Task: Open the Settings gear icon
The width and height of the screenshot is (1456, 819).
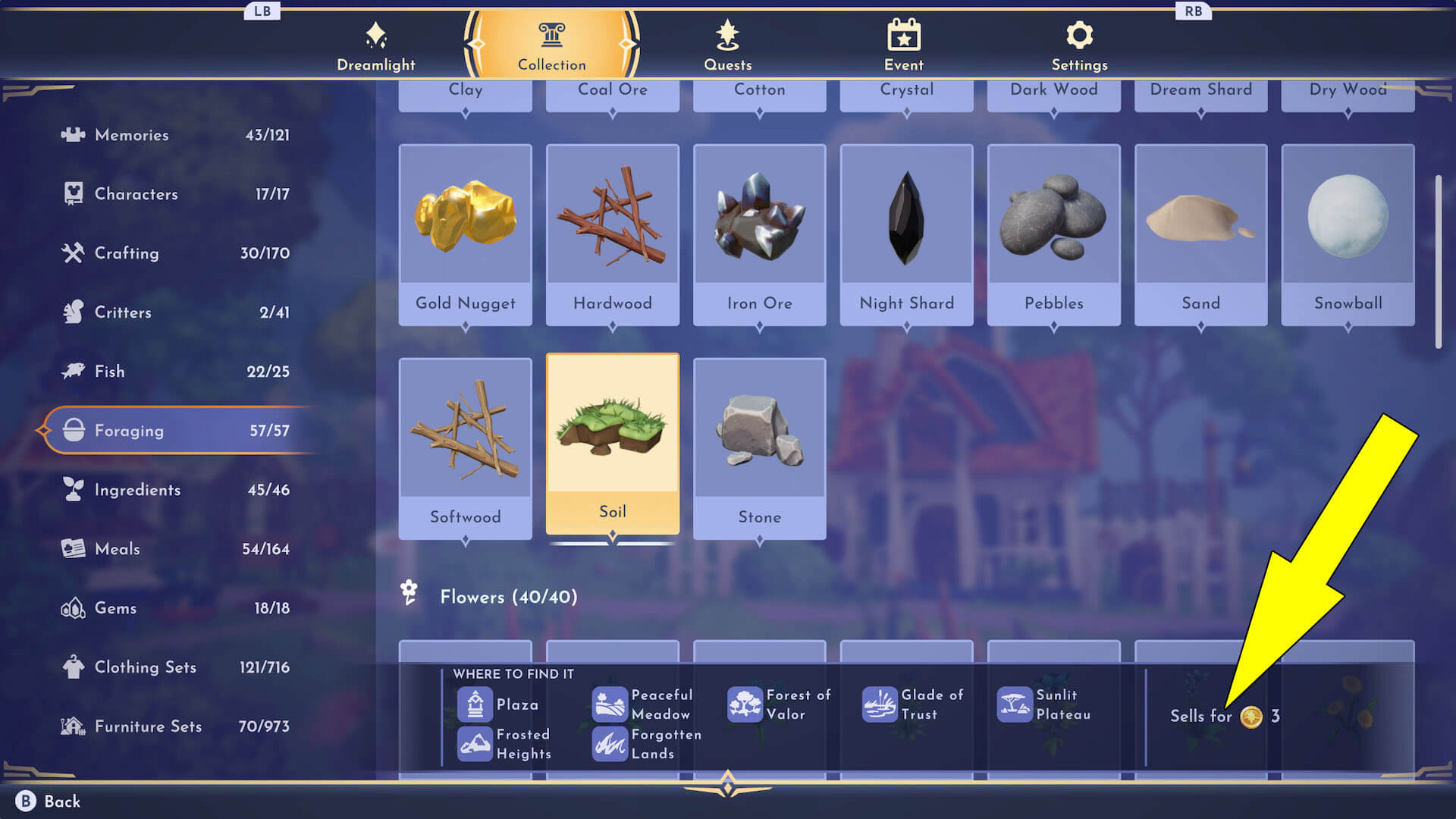Action: pyautogui.click(x=1079, y=34)
